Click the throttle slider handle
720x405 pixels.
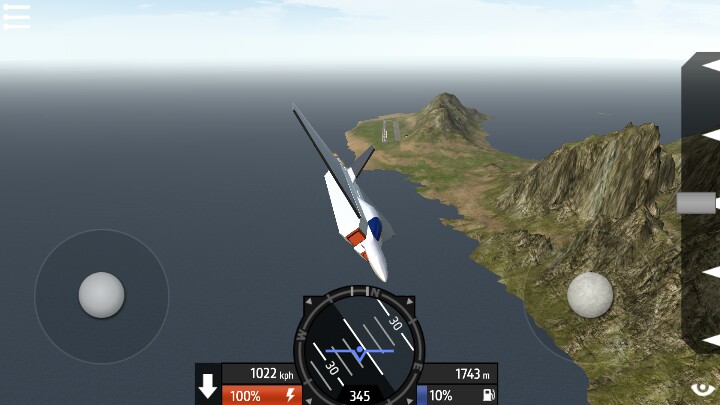point(696,203)
